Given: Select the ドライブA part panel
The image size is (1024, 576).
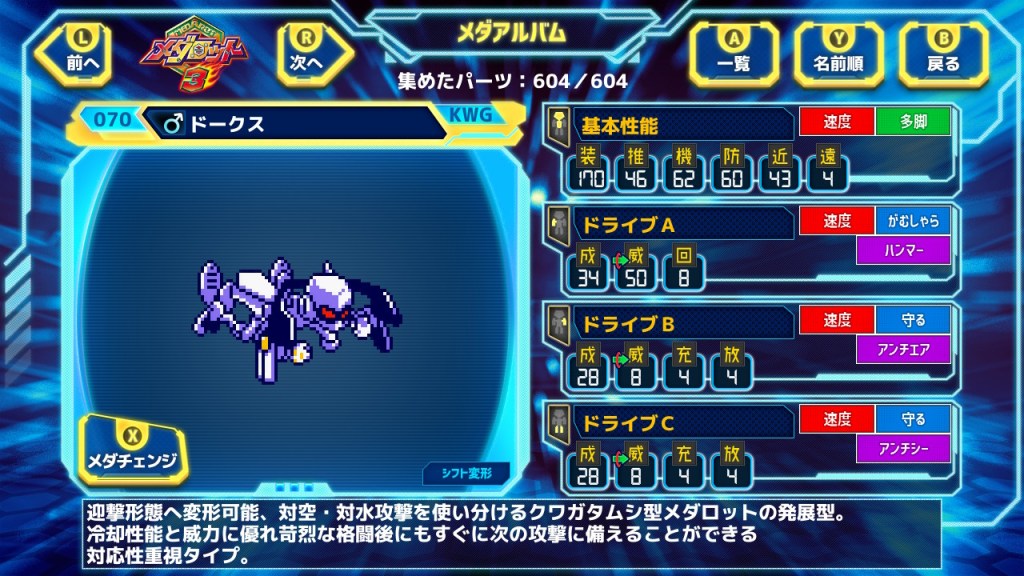Looking at the screenshot, I should pos(670,223).
